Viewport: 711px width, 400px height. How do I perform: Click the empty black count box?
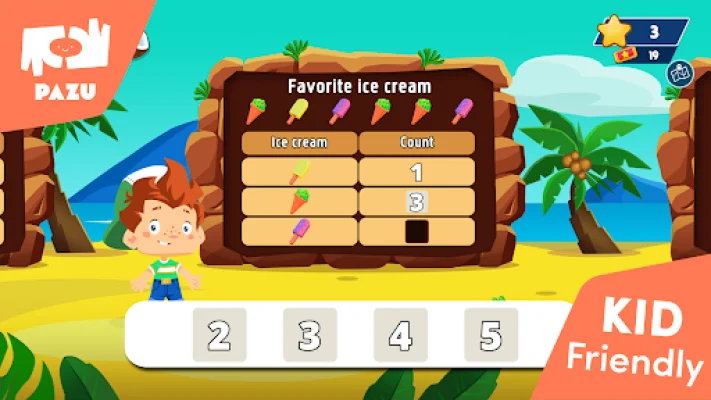416,232
